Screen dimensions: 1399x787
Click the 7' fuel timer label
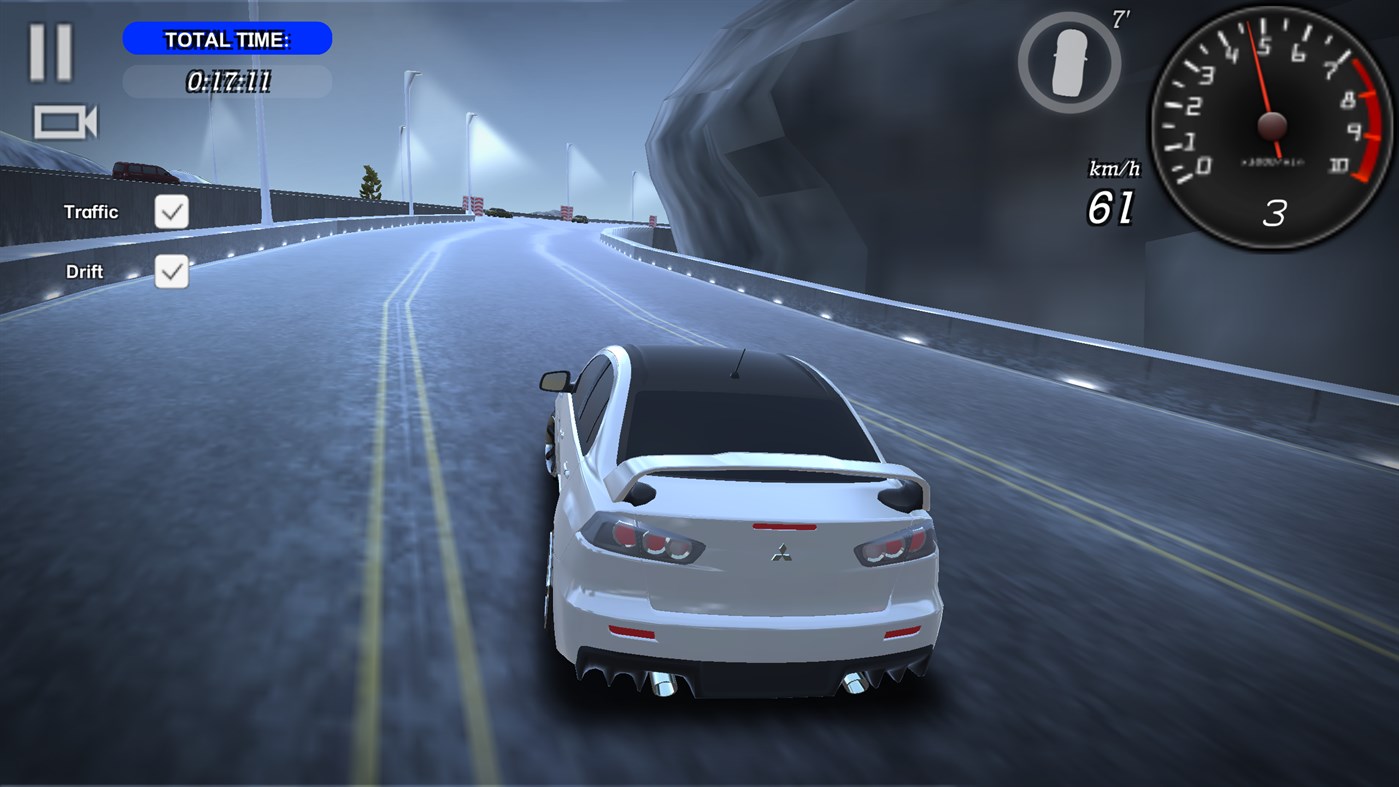tap(1121, 18)
